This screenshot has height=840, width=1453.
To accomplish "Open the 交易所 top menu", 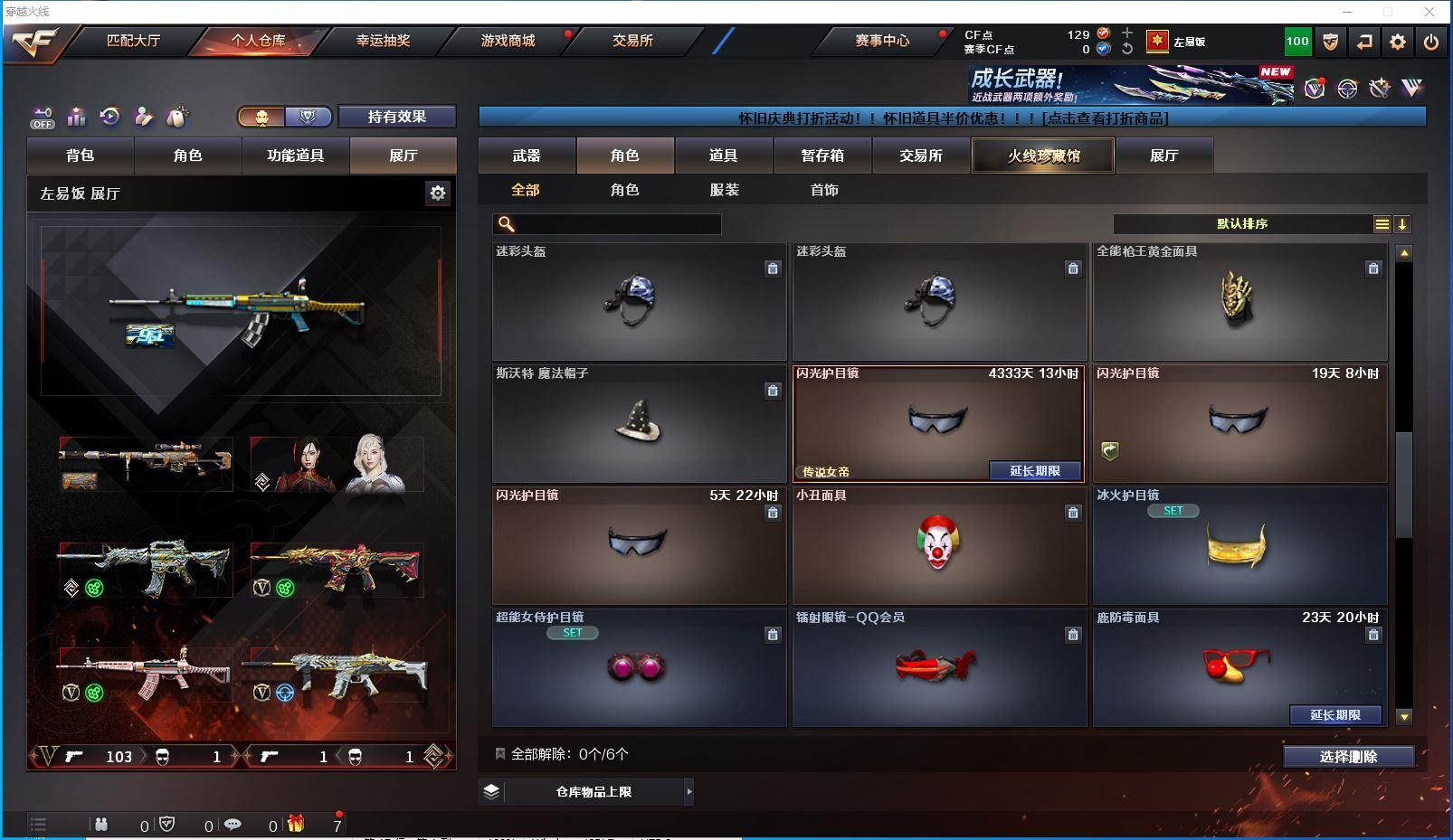I will 632,41.
